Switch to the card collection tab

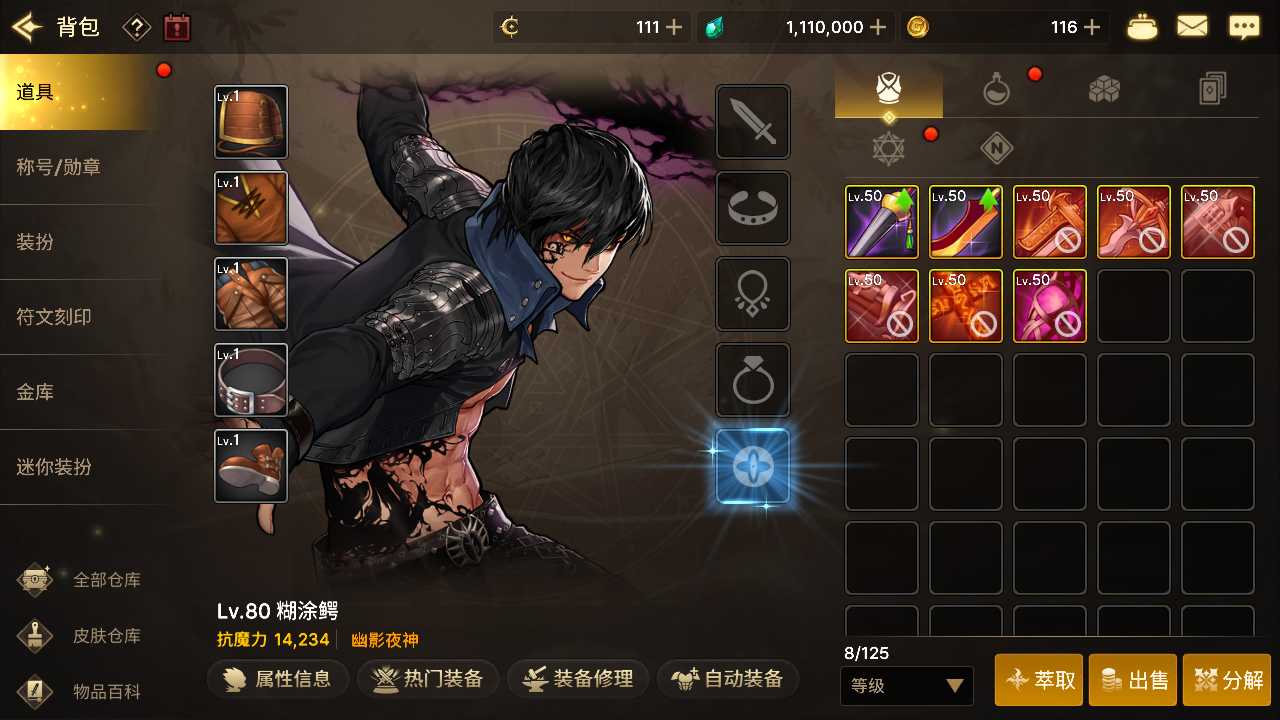(1212, 89)
